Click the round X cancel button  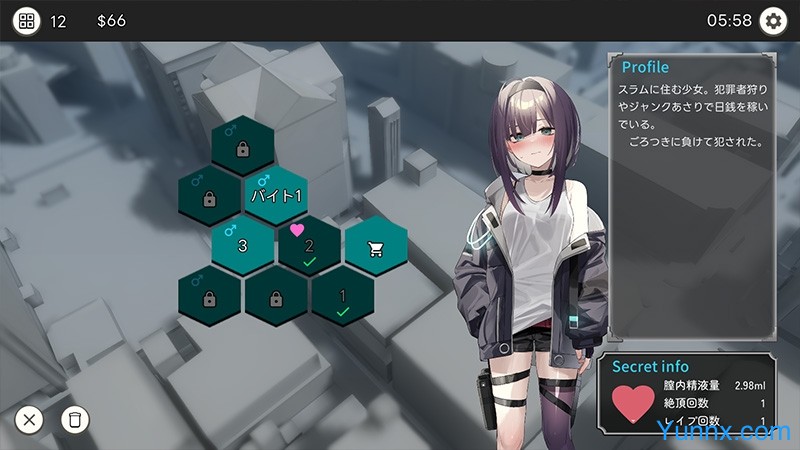(29, 419)
